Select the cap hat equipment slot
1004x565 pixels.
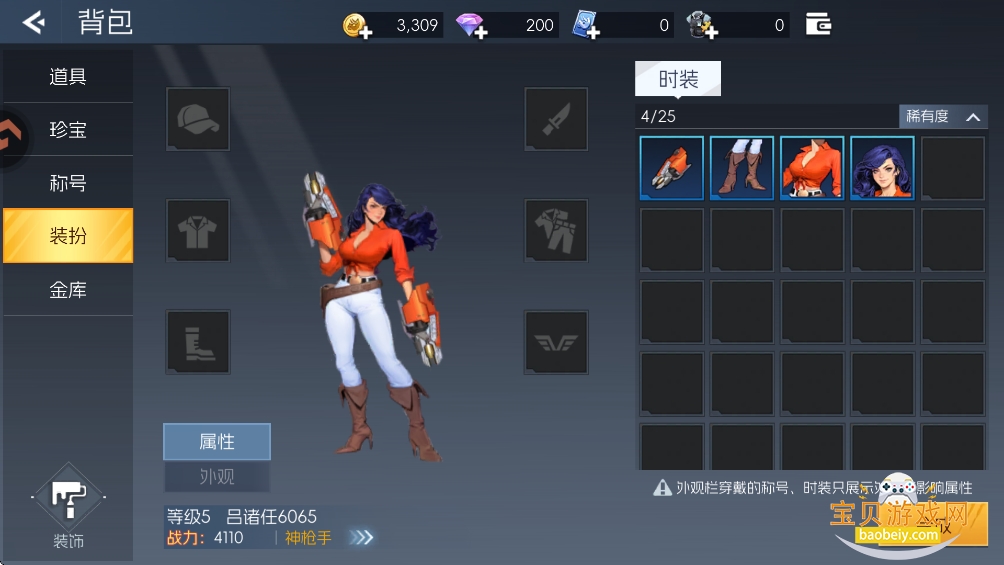click(x=198, y=120)
